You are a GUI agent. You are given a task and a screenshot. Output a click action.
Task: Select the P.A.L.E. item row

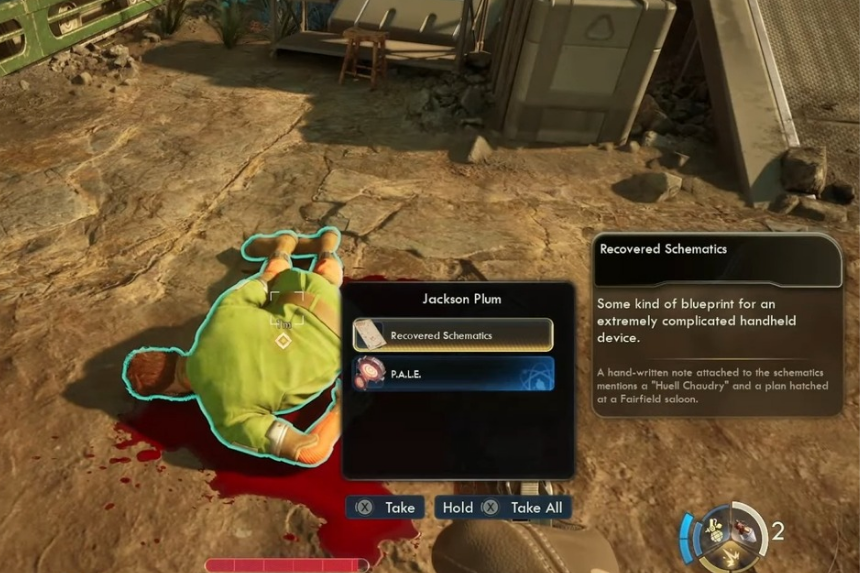pos(453,374)
